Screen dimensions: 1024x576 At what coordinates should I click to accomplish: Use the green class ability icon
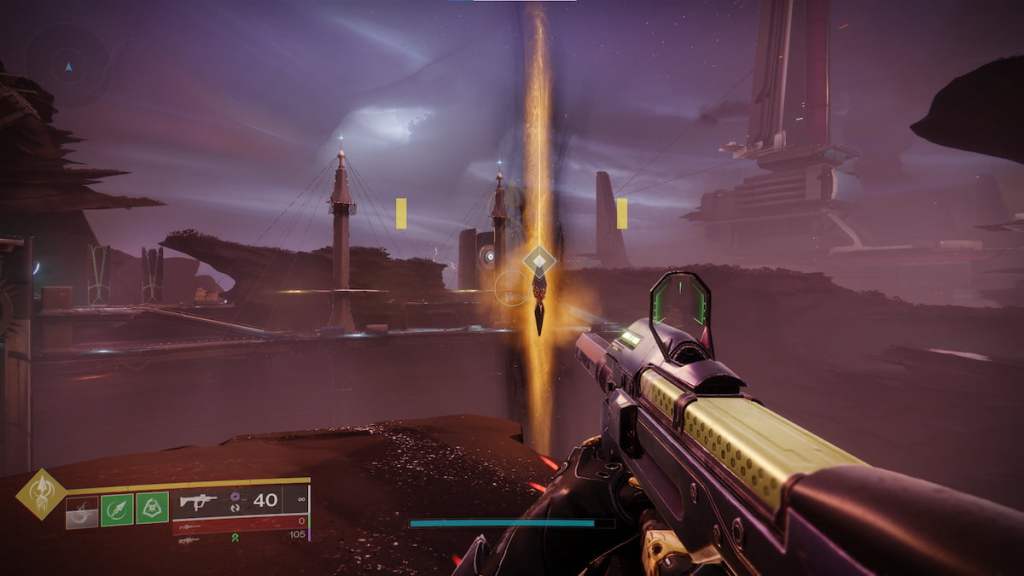pyautogui.click(x=152, y=508)
